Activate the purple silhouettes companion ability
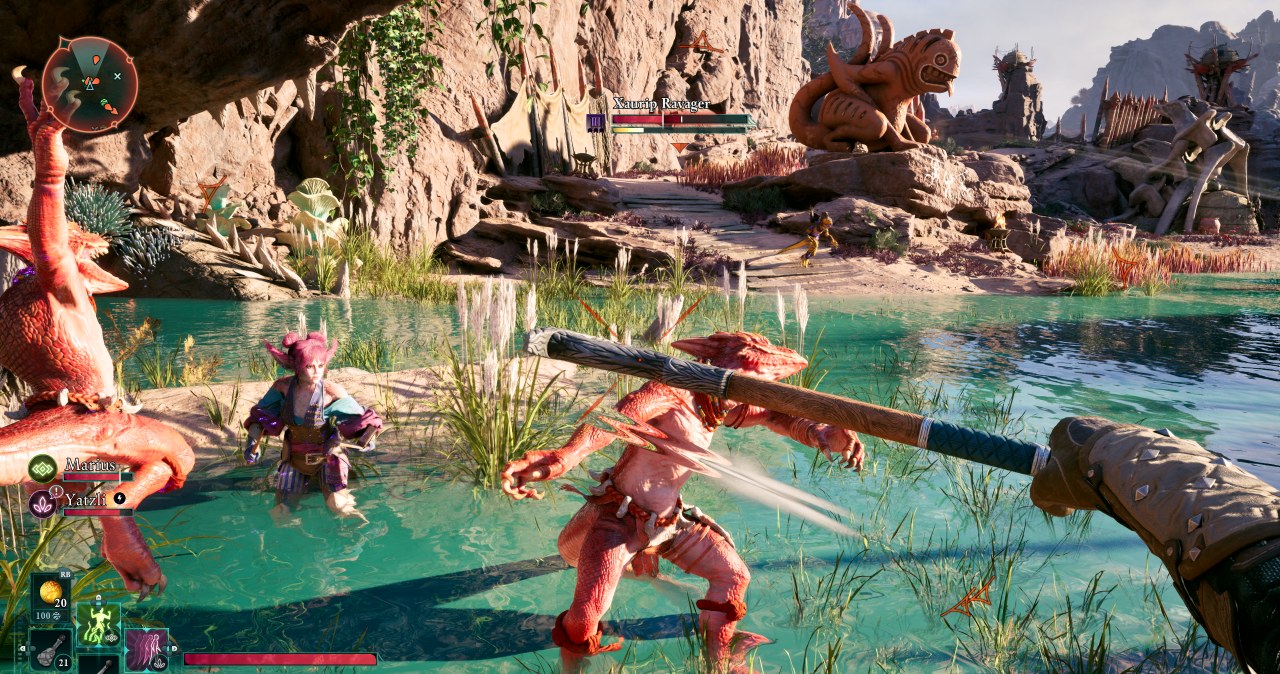 [146, 648]
